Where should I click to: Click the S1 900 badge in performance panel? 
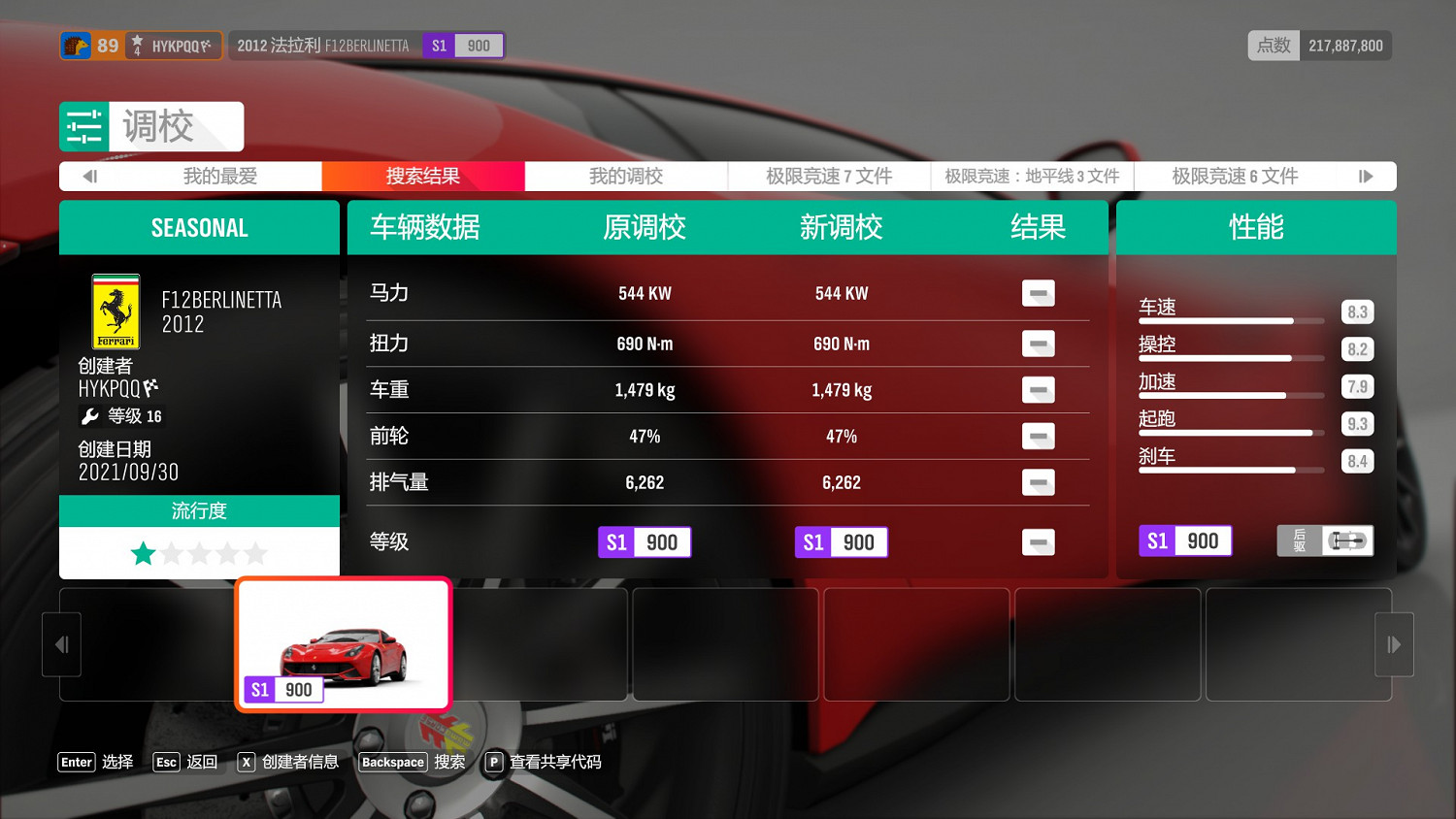(x=1184, y=541)
